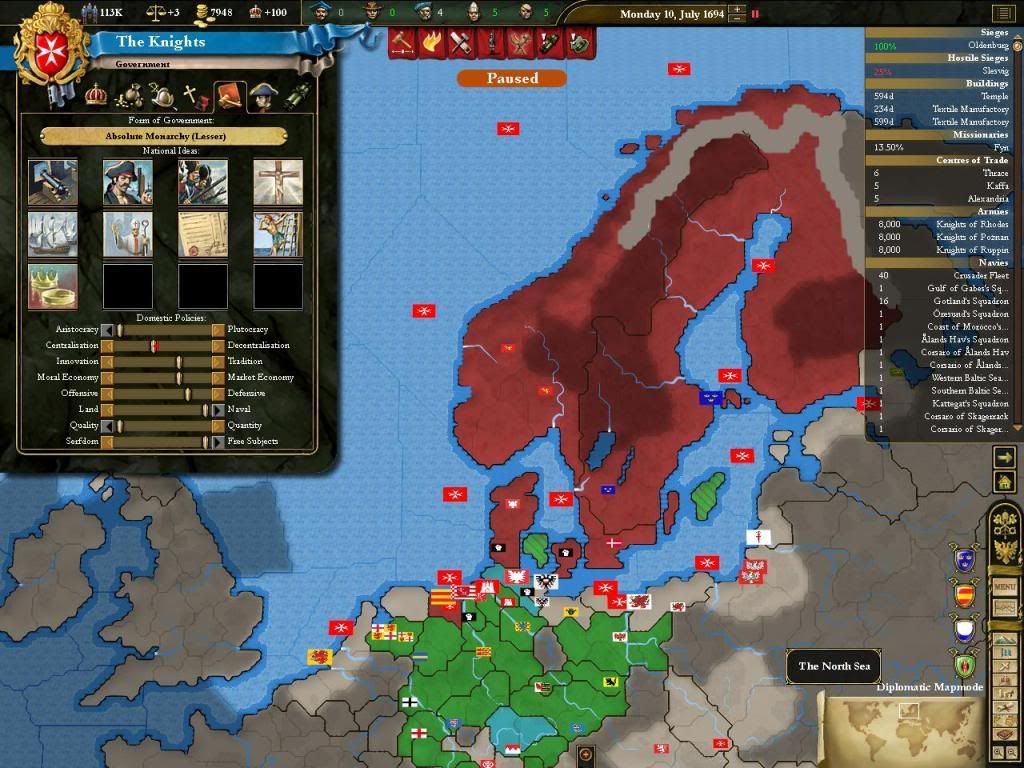The image size is (1024, 768).
Task: Increase game speed with the plus button
Action: pyautogui.click(x=737, y=10)
